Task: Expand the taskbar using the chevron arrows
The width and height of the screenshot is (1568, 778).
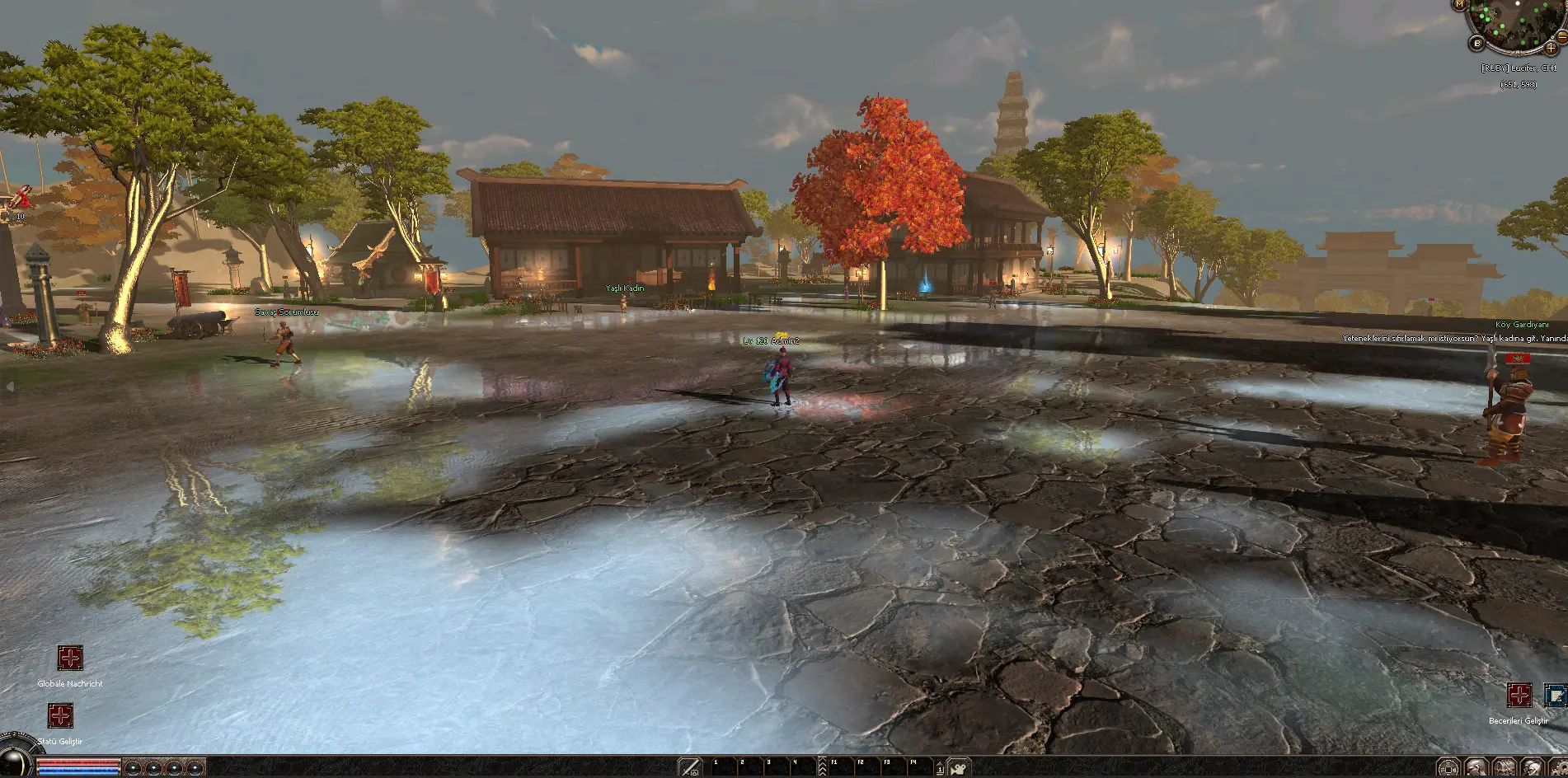Action: click(822, 767)
